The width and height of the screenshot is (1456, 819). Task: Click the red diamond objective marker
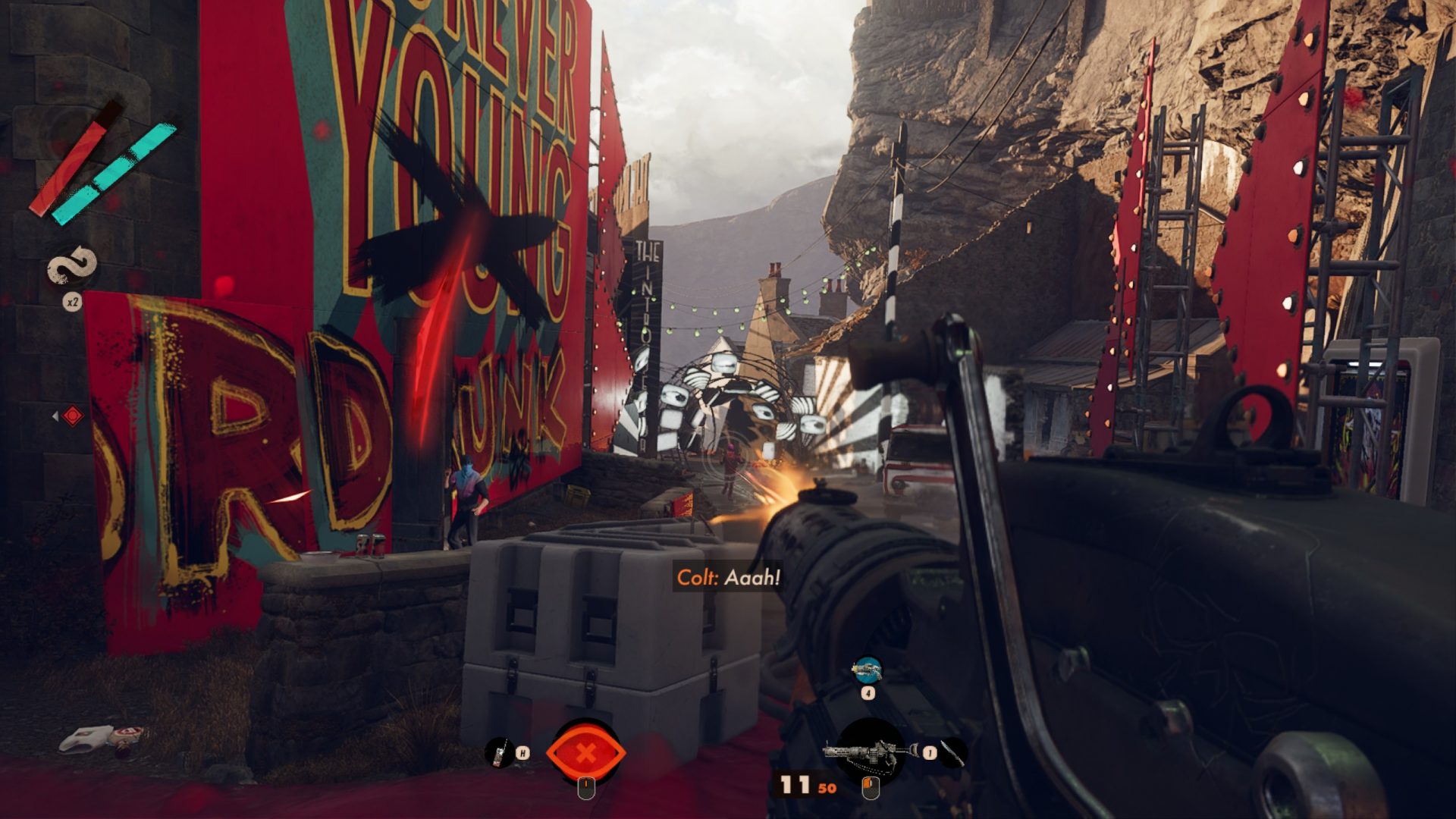[x=72, y=416]
